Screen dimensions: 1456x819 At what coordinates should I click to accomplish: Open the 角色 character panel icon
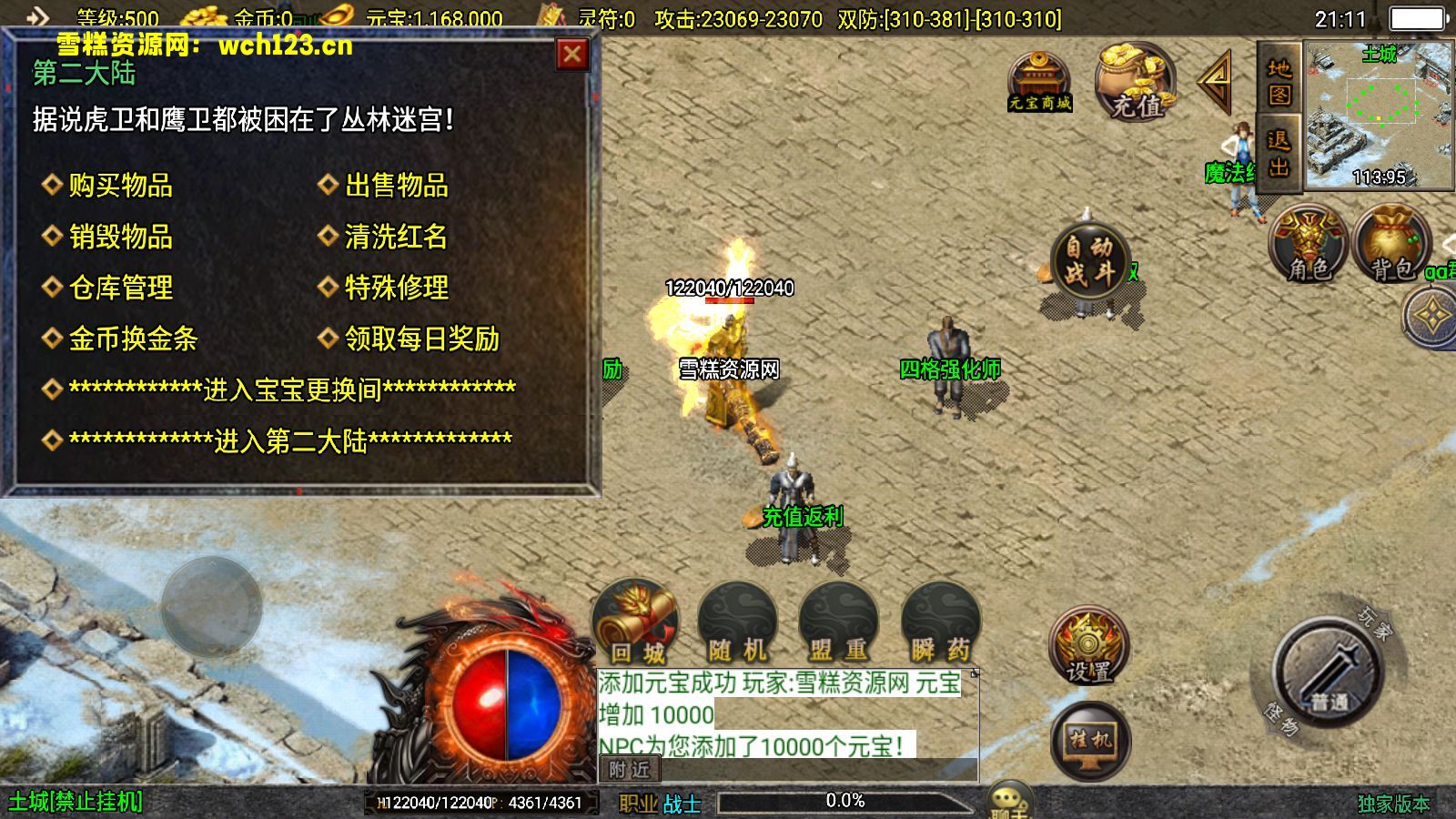coord(1307,241)
